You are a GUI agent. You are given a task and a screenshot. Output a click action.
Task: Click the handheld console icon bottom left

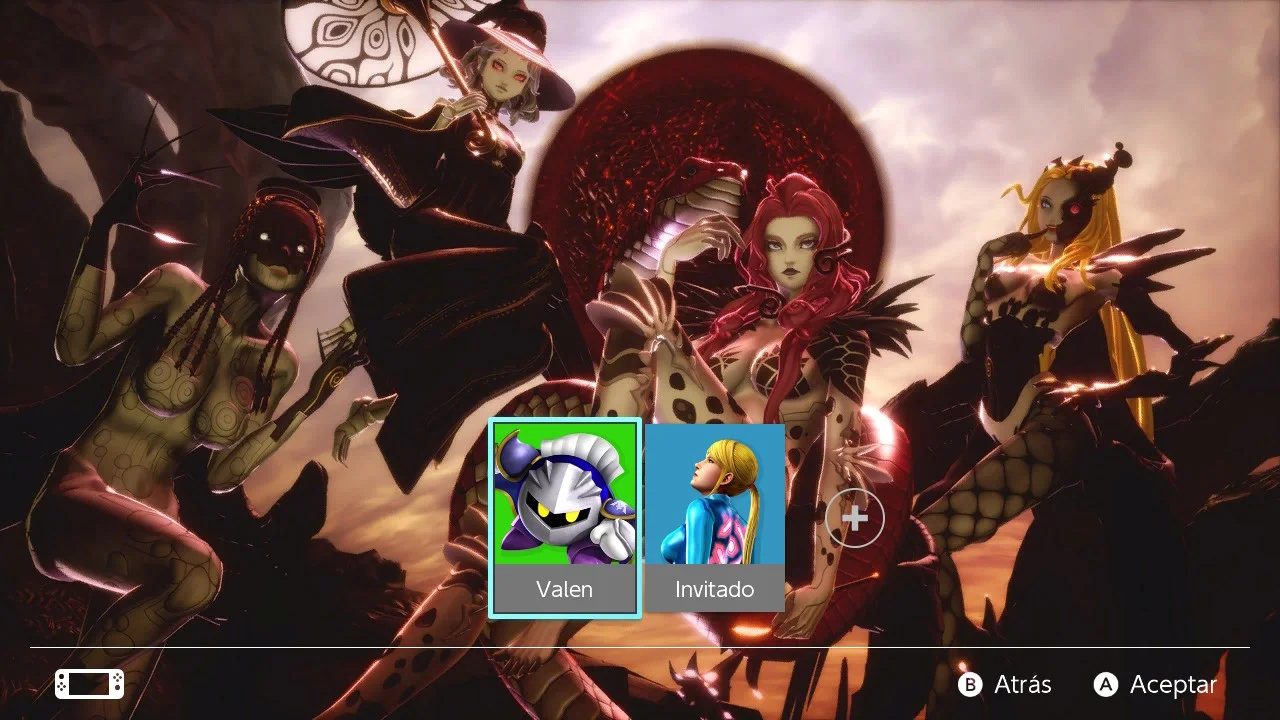(x=87, y=684)
